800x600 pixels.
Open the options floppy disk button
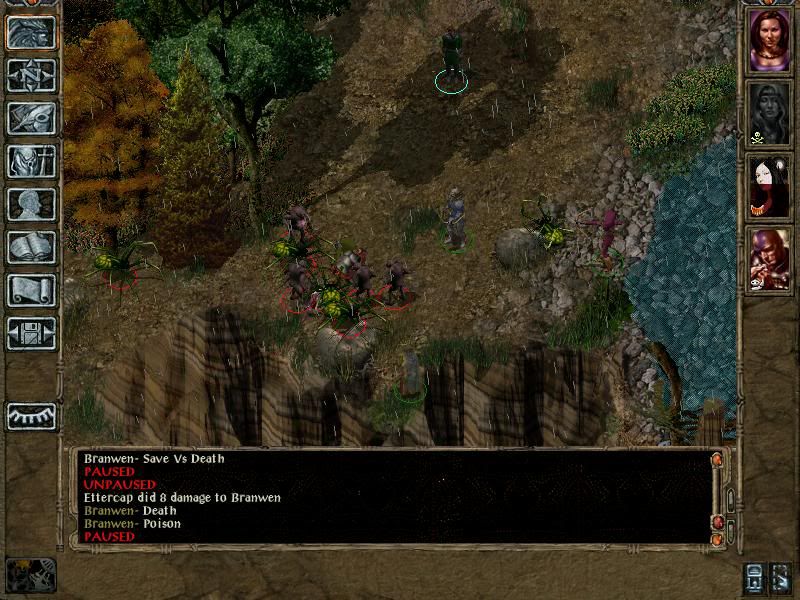pyautogui.click(x=31, y=333)
